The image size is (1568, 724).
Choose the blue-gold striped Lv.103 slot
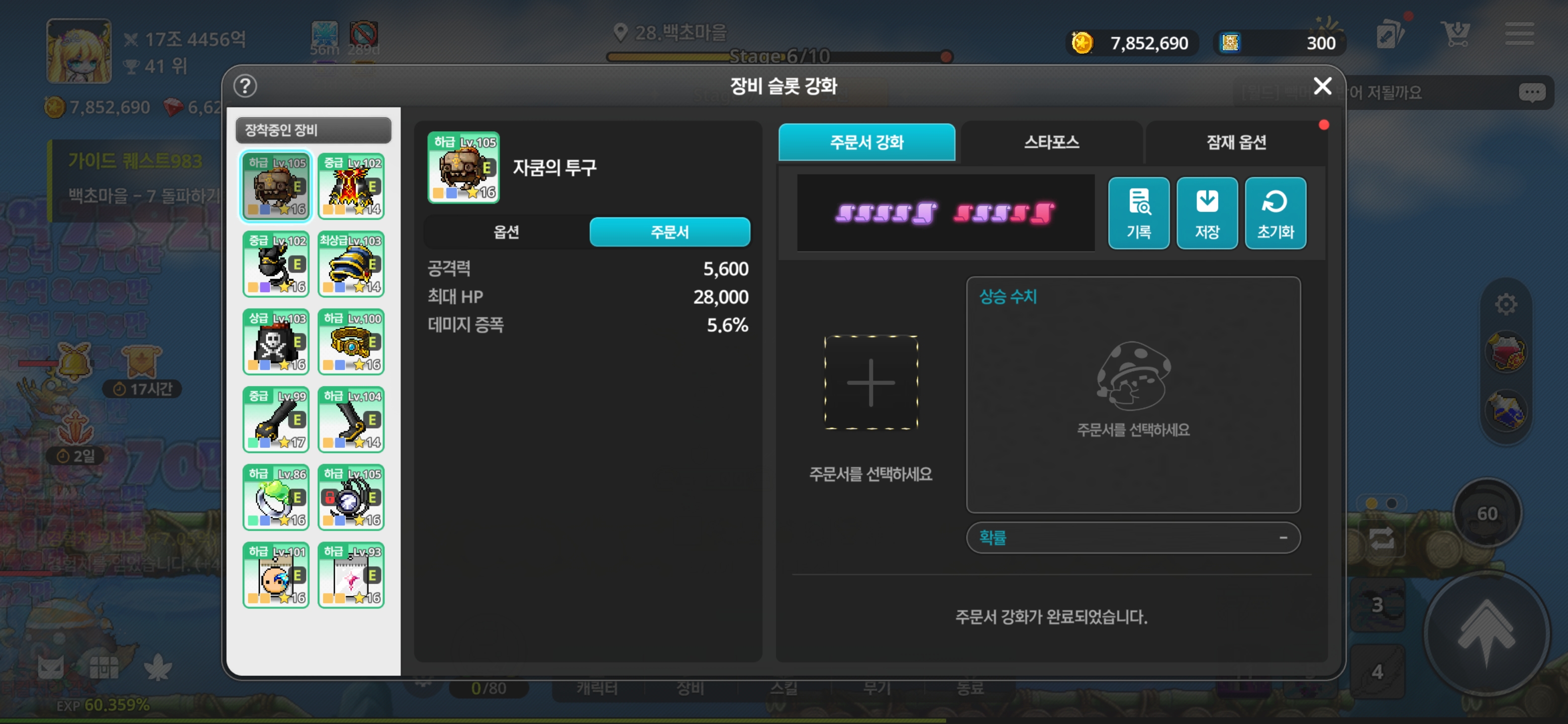click(x=351, y=263)
